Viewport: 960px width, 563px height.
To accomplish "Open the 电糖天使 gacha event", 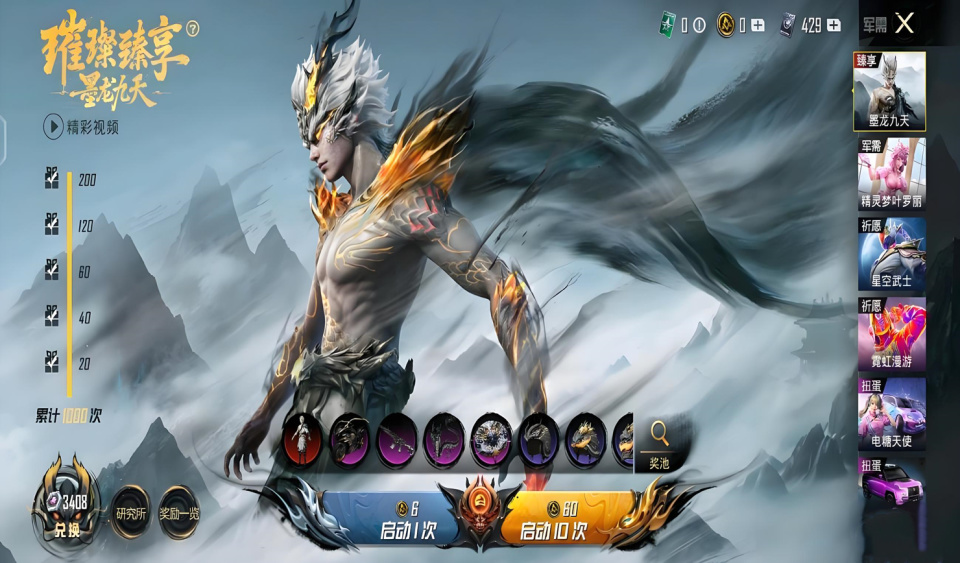I will 890,412.
